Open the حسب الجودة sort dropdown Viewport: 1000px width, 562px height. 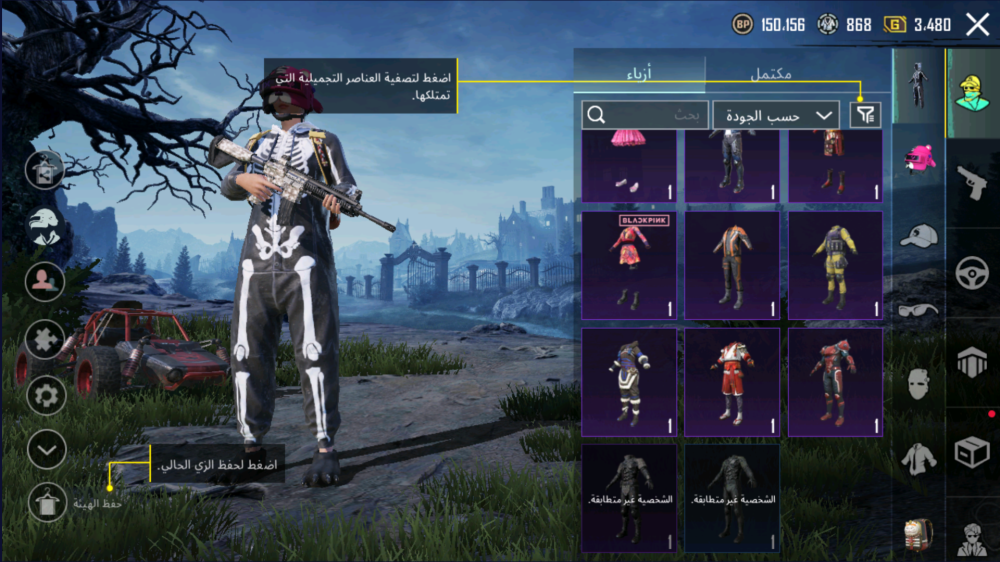(x=776, y=115)
